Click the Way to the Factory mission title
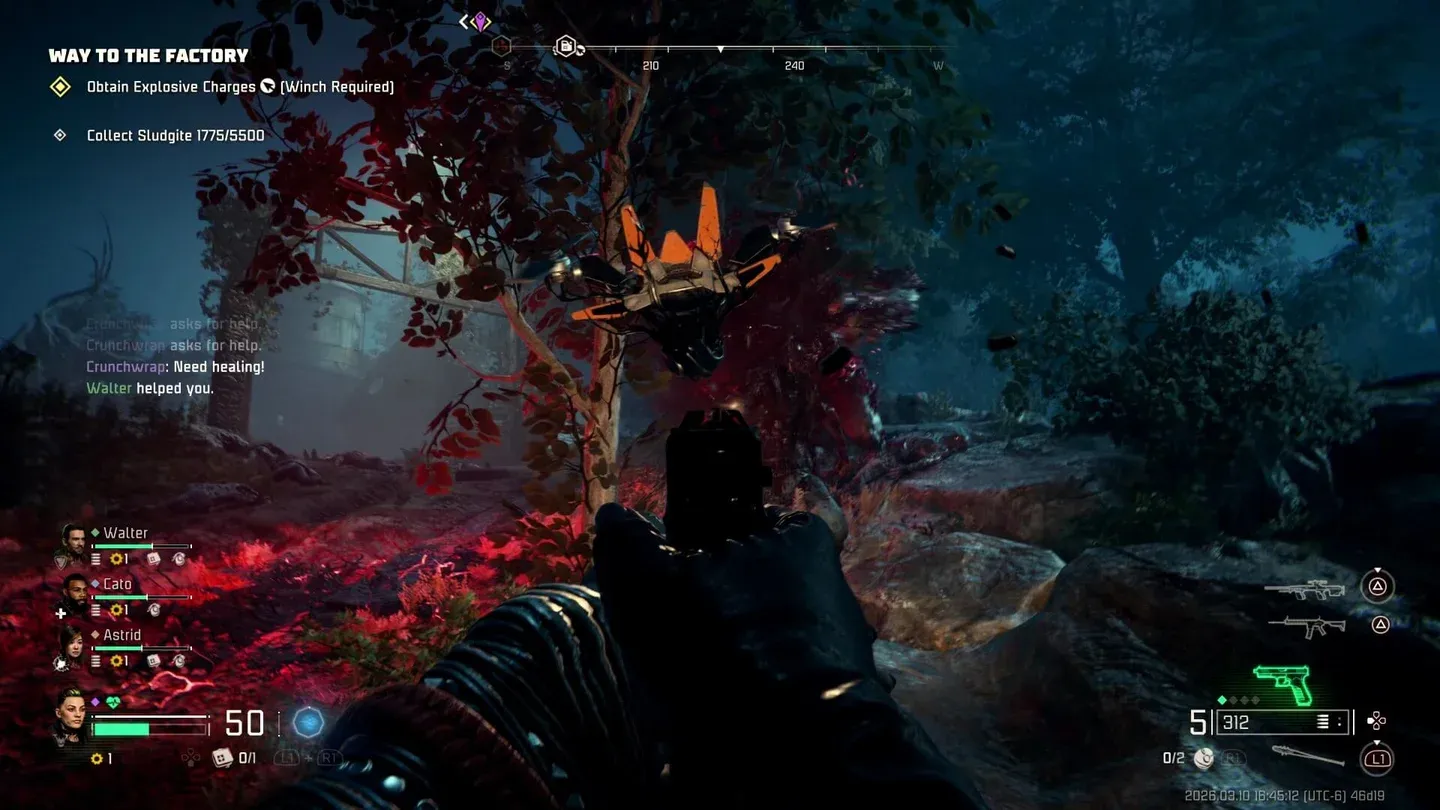Viewport: 1440px width, 810px height. pyautogui.click(x=148, y=56)
